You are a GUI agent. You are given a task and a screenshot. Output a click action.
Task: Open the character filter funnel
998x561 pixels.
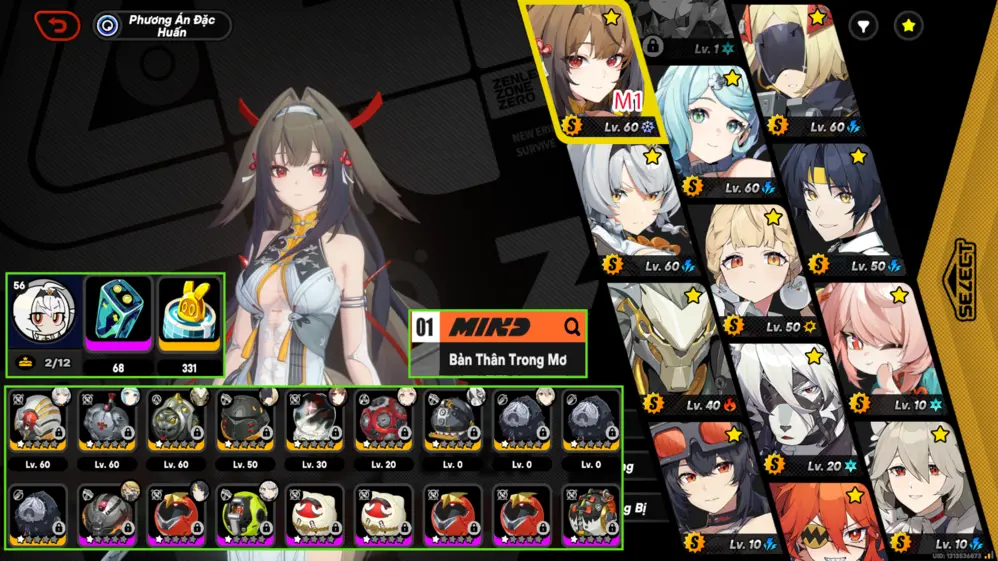coord(864,26)
